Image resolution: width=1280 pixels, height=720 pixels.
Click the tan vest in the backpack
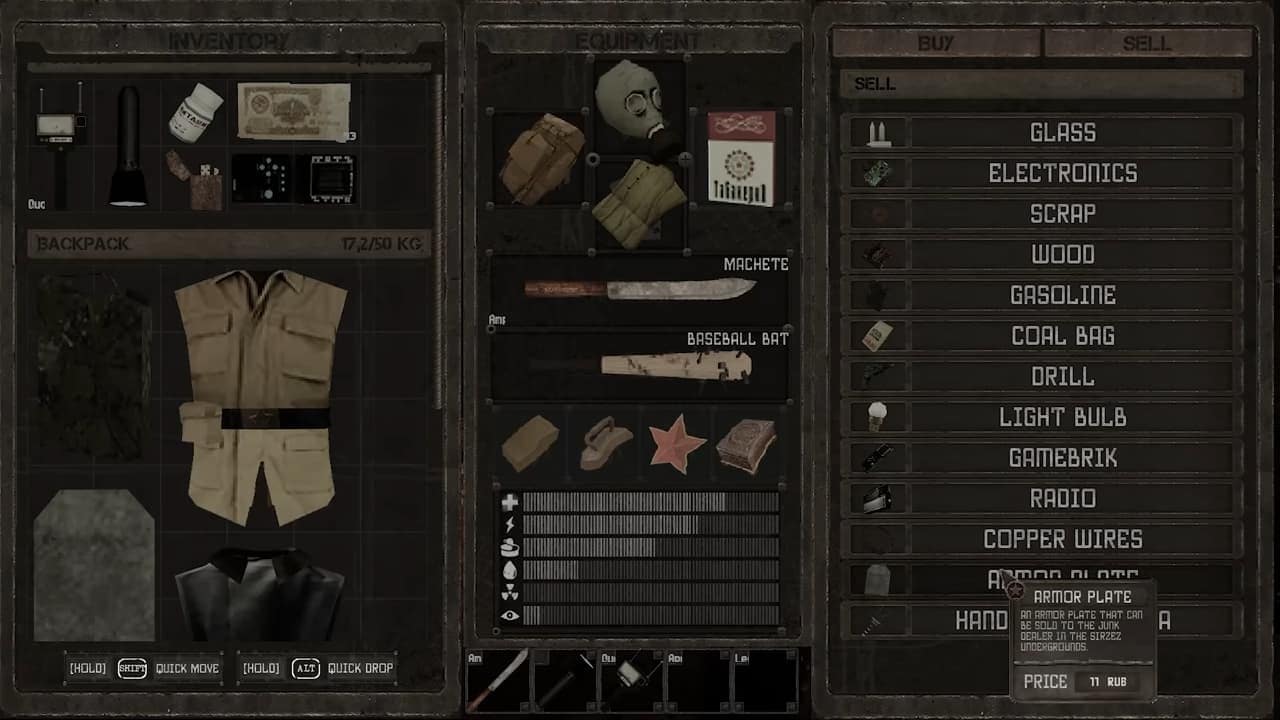pos(261,395)
